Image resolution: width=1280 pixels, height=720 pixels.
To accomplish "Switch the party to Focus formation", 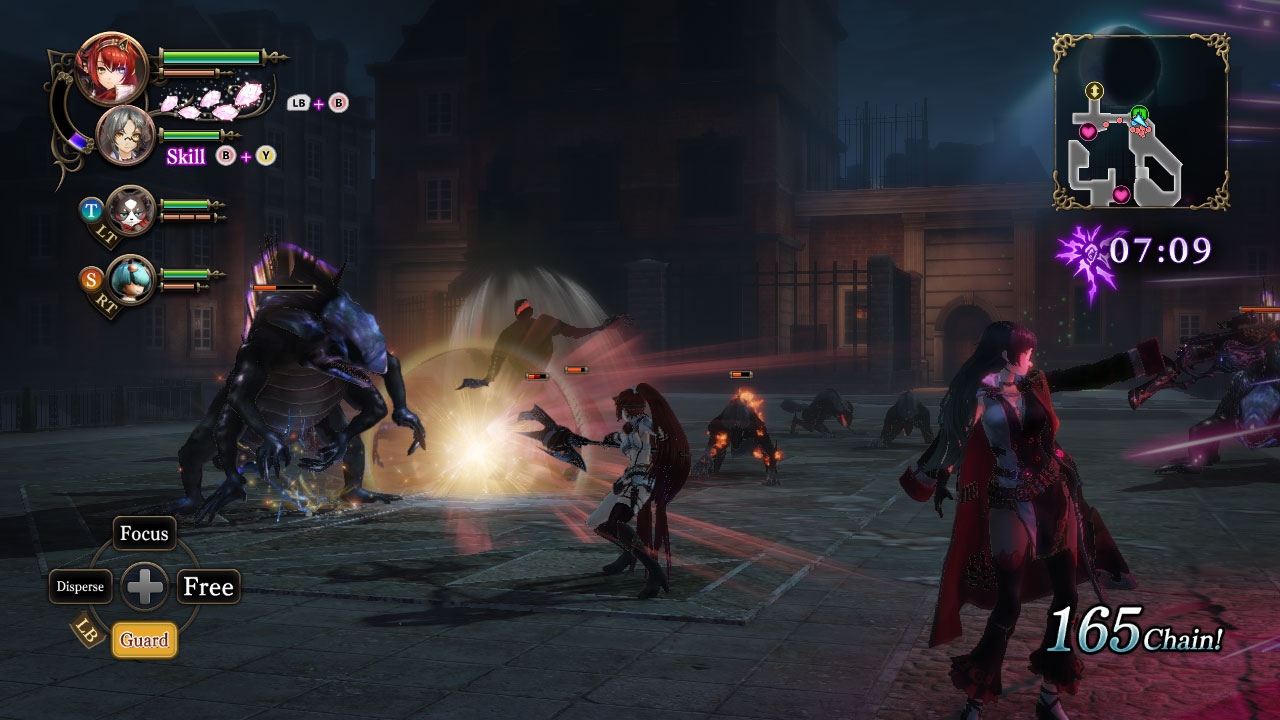I will pos(143,534).
